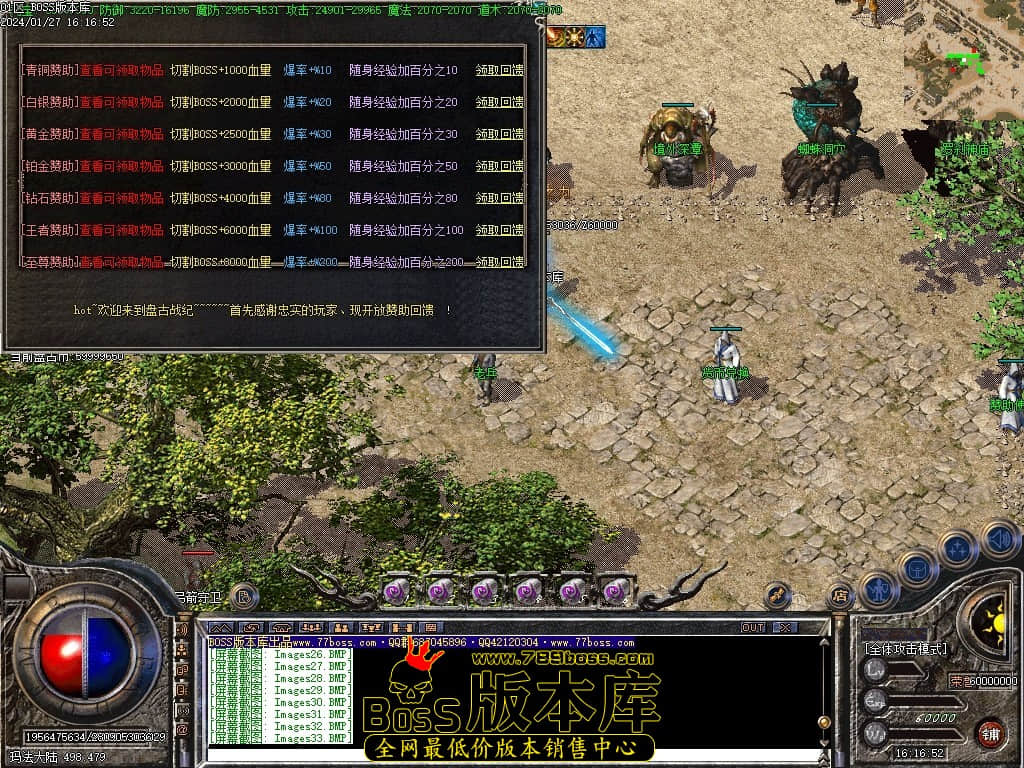
Task: Claim the 王者赞助 (King) sponsor reward
Action: point(499,231)
